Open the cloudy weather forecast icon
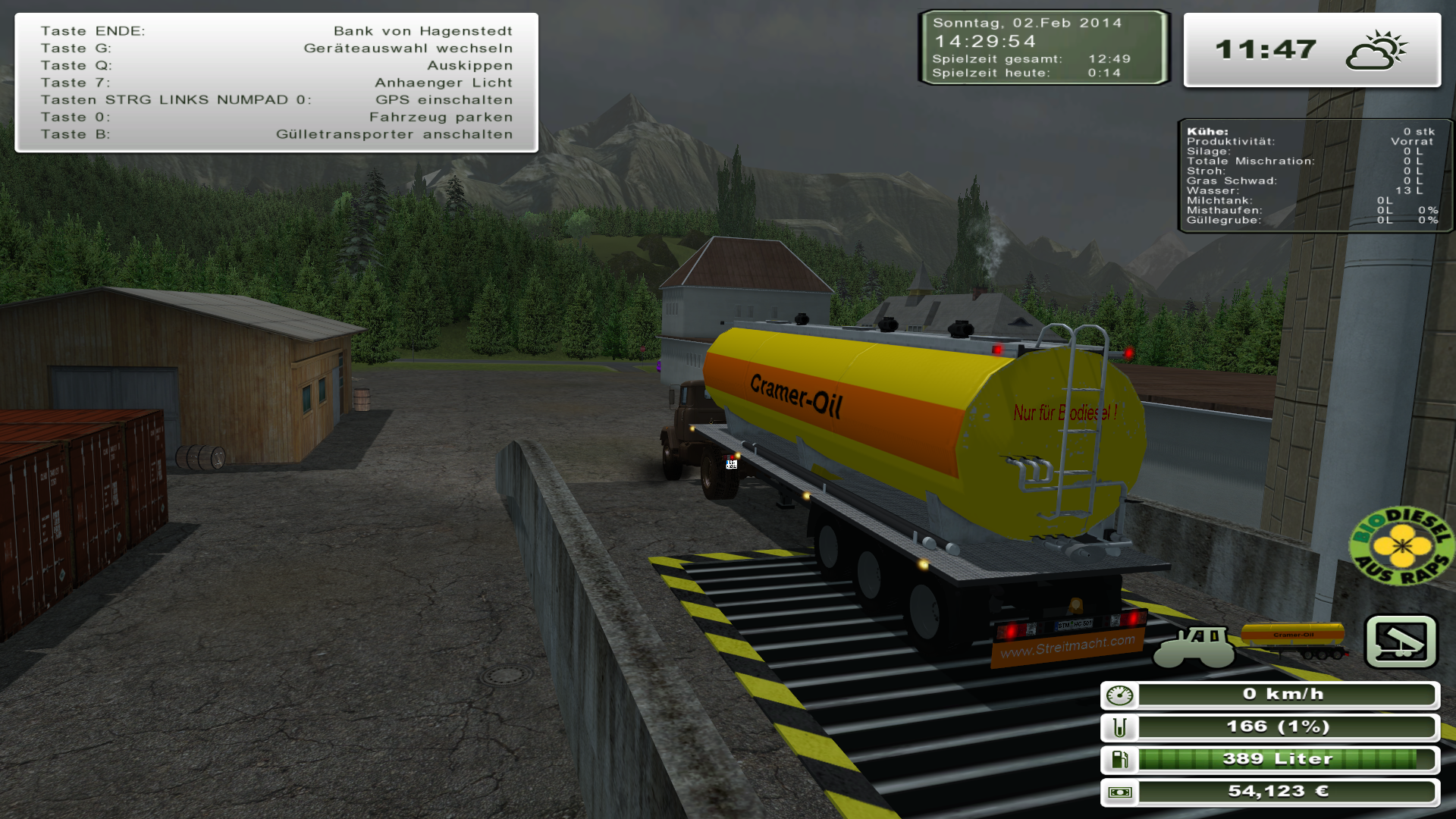This screenshot has height=819, width=1456. (x=1376, y=51)
